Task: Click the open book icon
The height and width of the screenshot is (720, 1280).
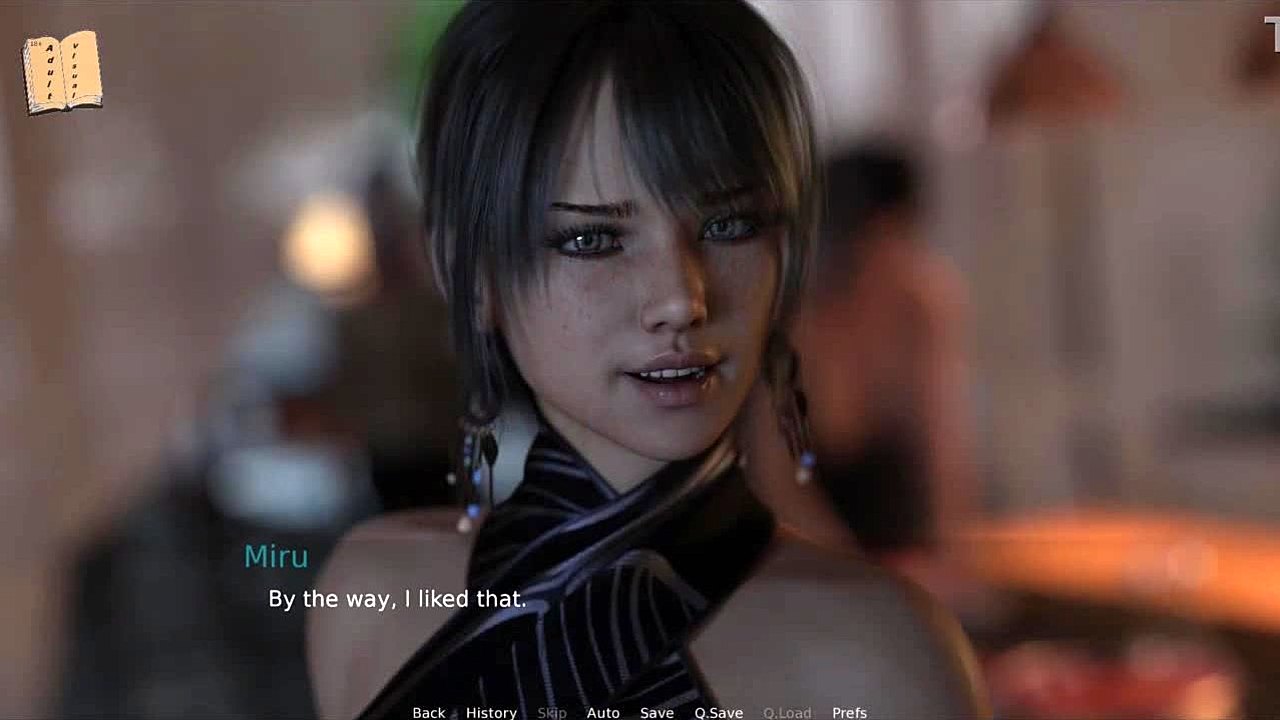Action: (62, 72)
